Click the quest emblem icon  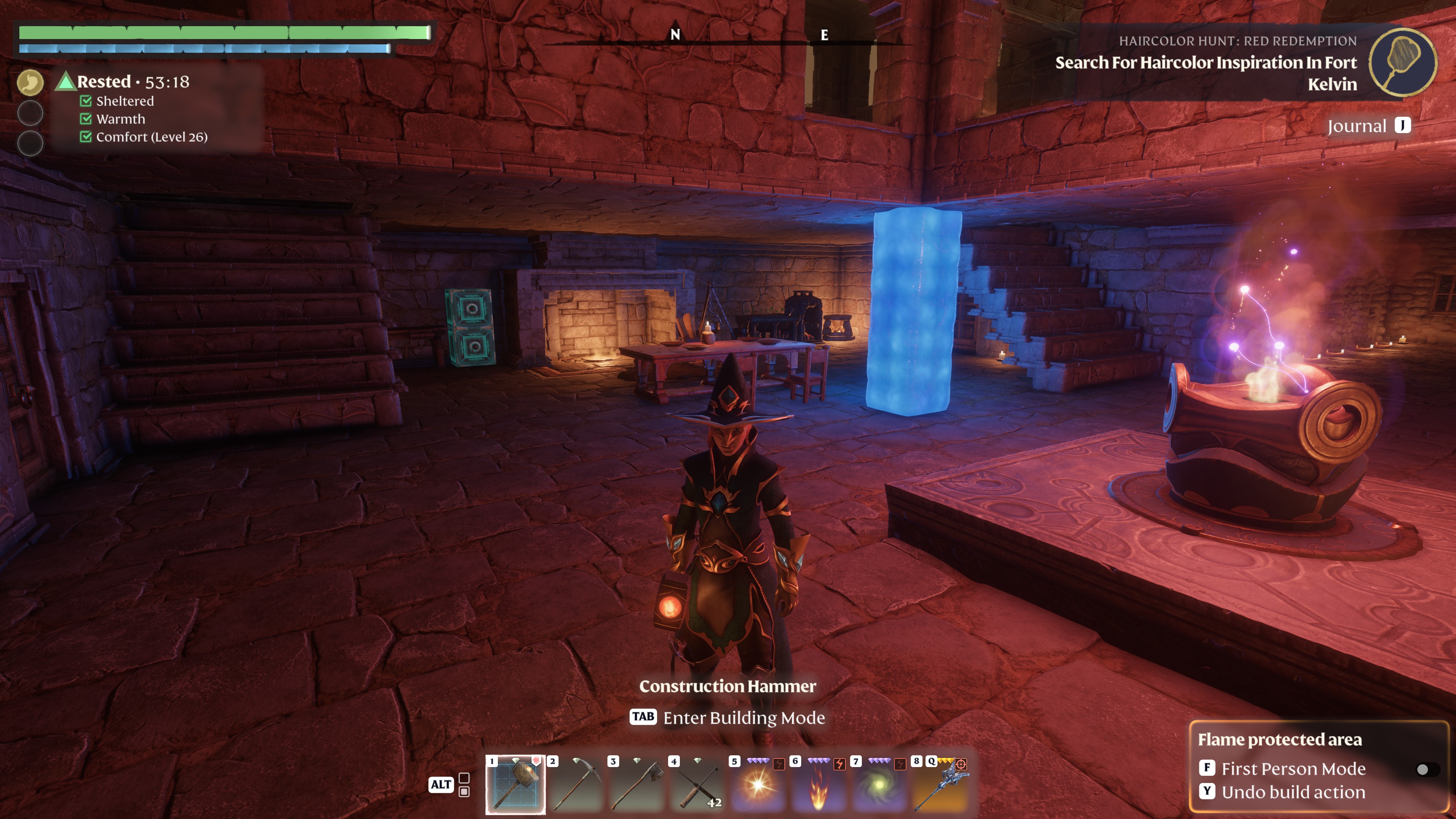1402,62
